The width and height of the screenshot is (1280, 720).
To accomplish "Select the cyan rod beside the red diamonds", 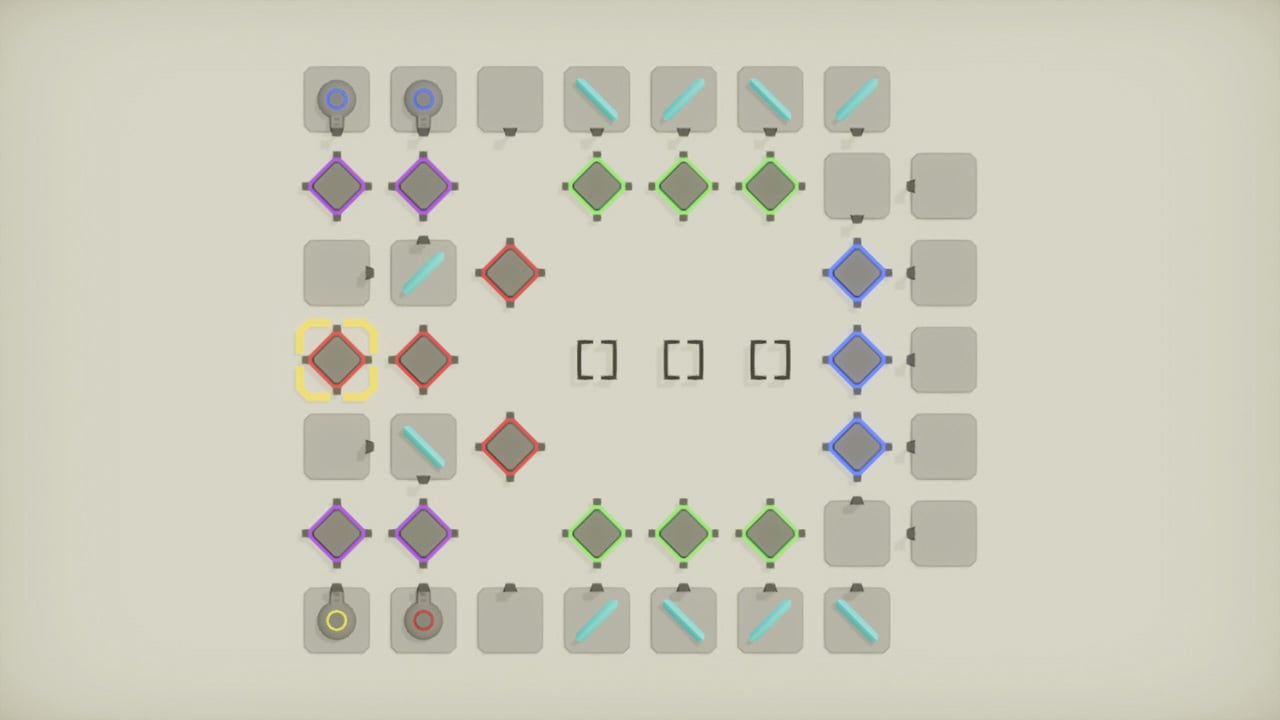I will click(x=423, y=447).
